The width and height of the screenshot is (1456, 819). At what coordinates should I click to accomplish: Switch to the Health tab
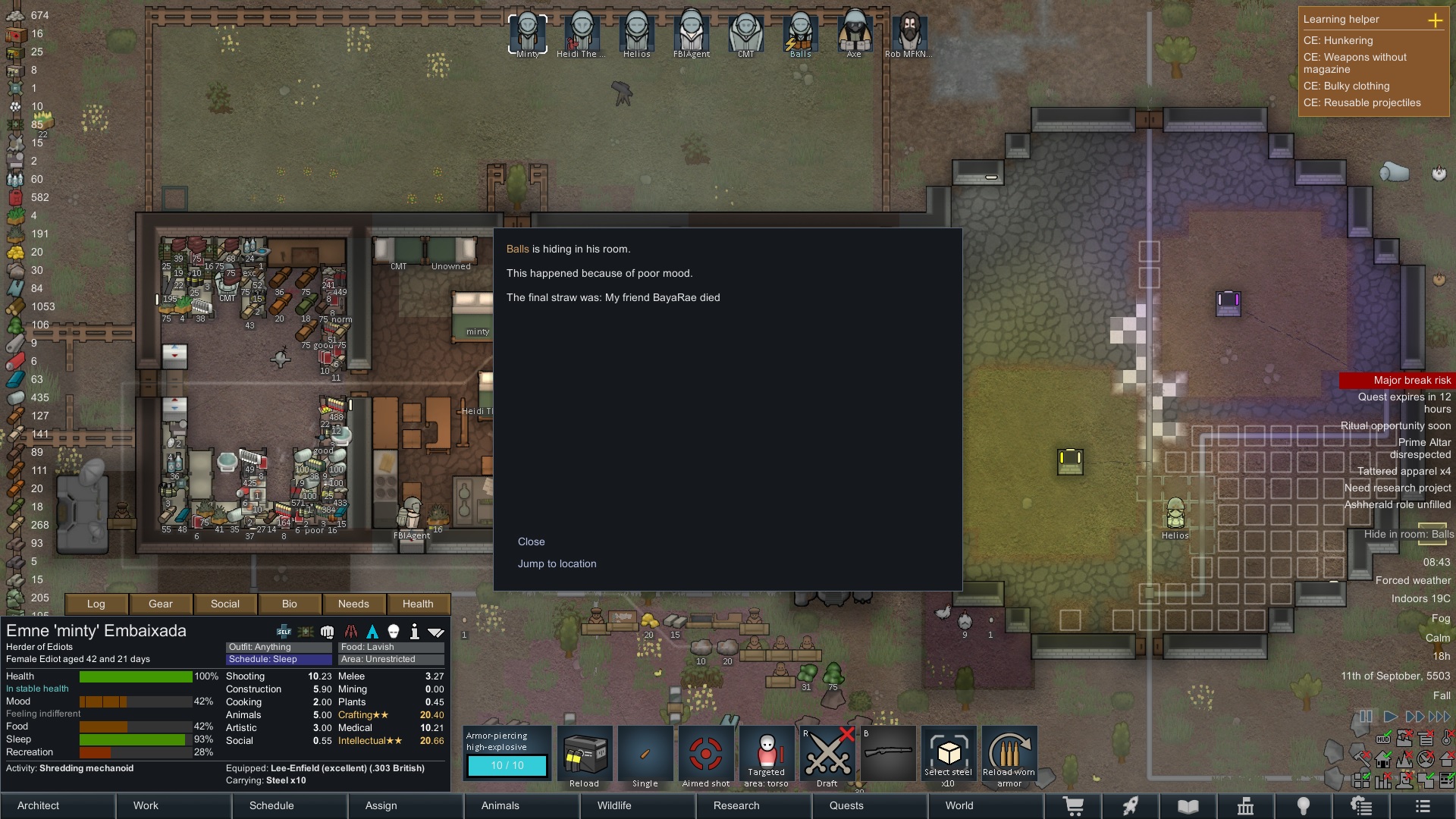tap(418, 604)
